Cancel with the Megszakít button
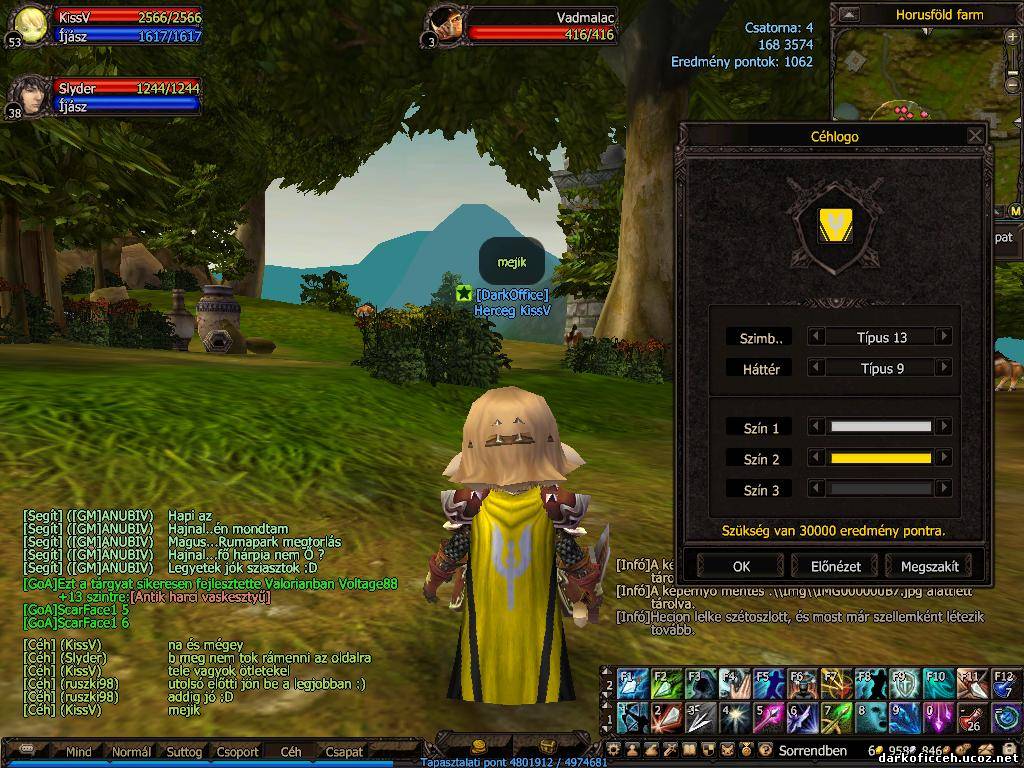Viewport: 1024px width, 768px height. 929,566
